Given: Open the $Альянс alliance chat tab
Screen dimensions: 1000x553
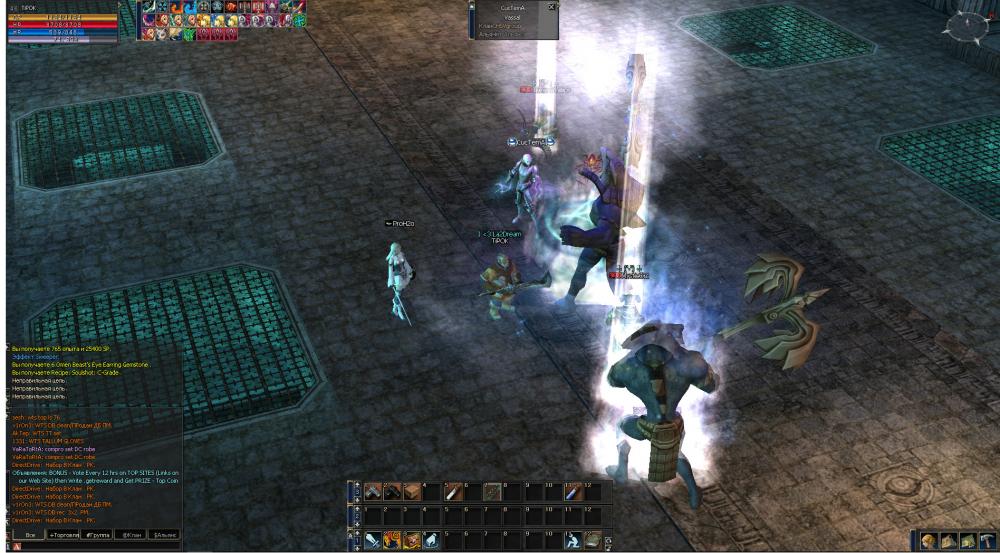Looking at the screenshot, I should (x=164, y=535).
